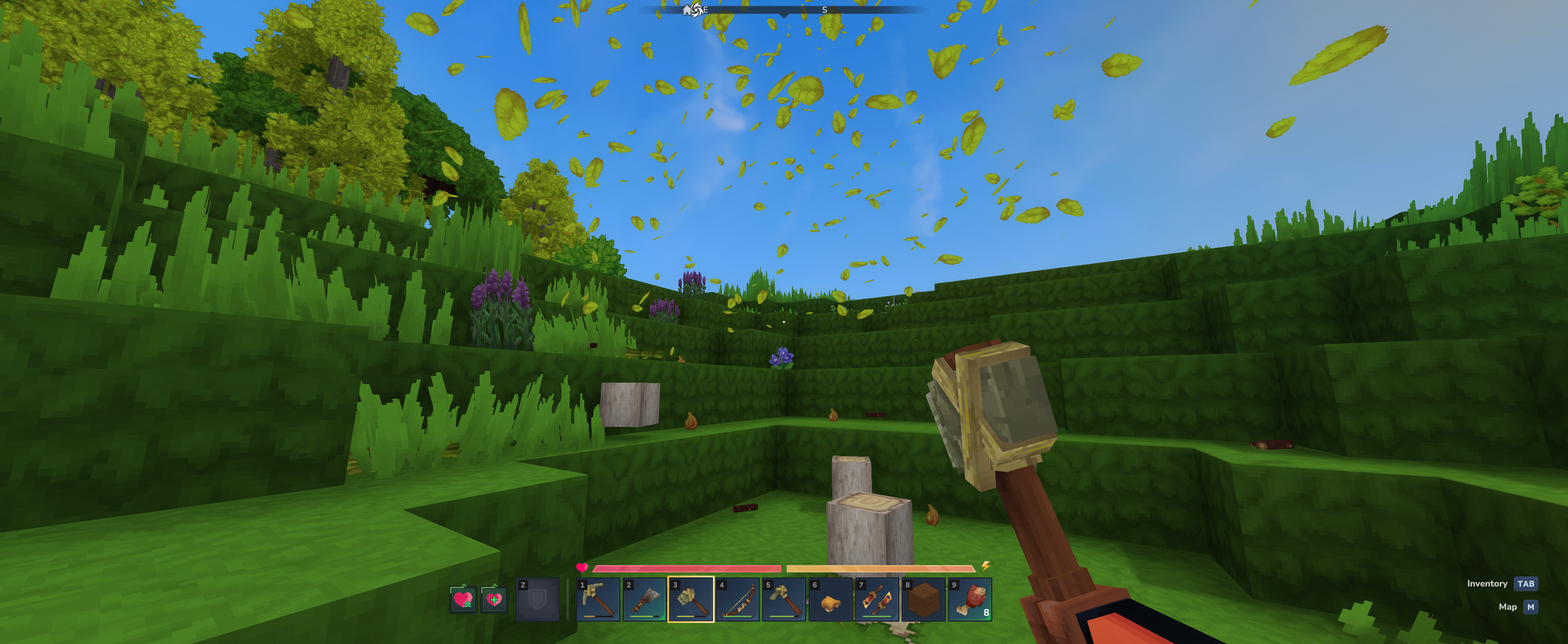1568x644 pixels.
Task: Choose the cooked meat drumstick slot
Action: pos(970,599)
